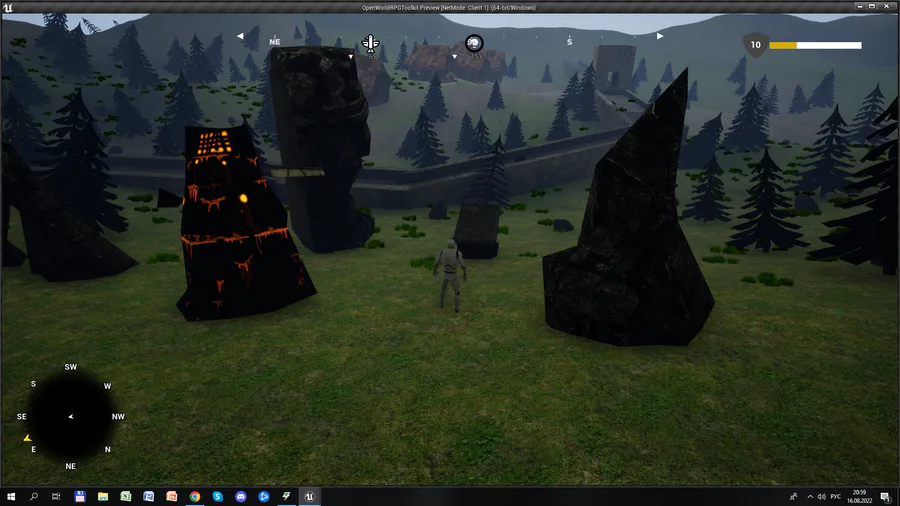Click the level 10 shield badge
The width and height of the screenshot is (900, 506).
[755, 45]
